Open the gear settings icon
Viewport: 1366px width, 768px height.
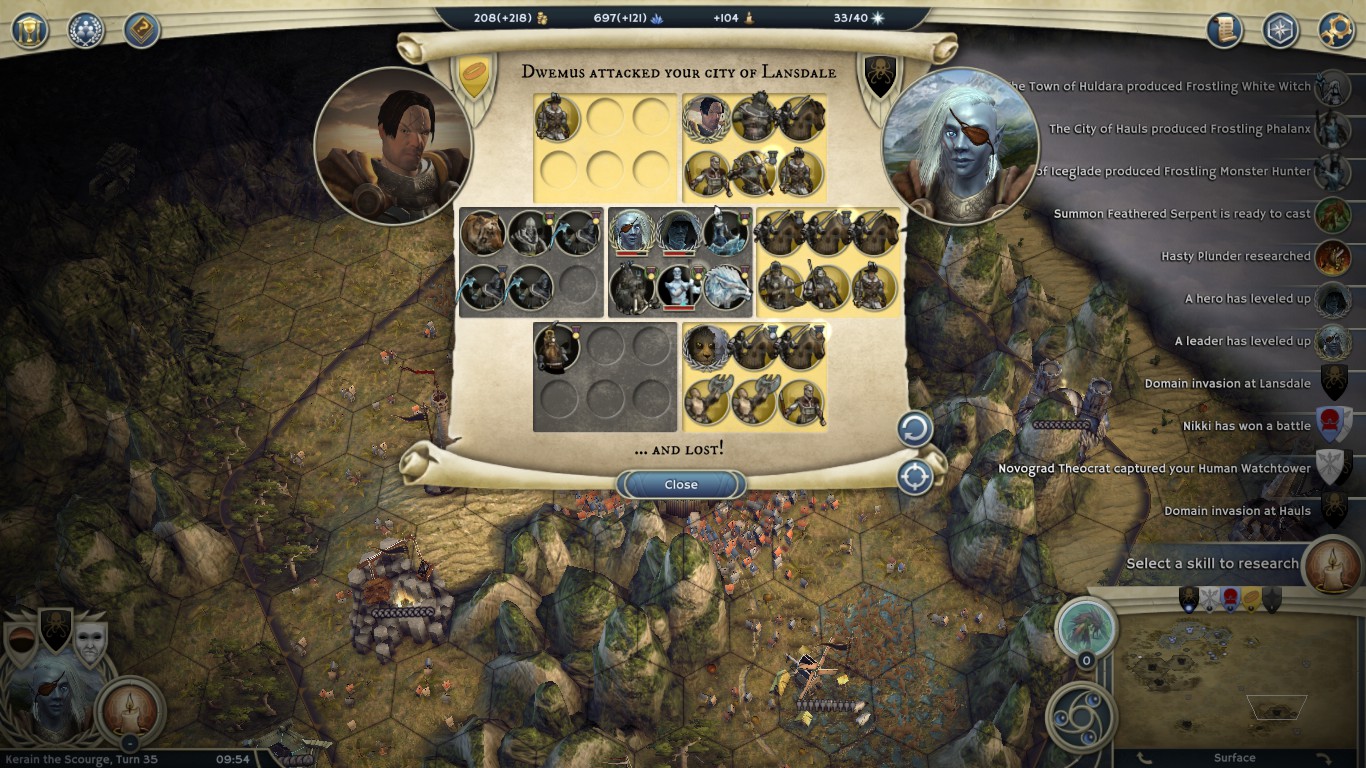(1336, 30)
